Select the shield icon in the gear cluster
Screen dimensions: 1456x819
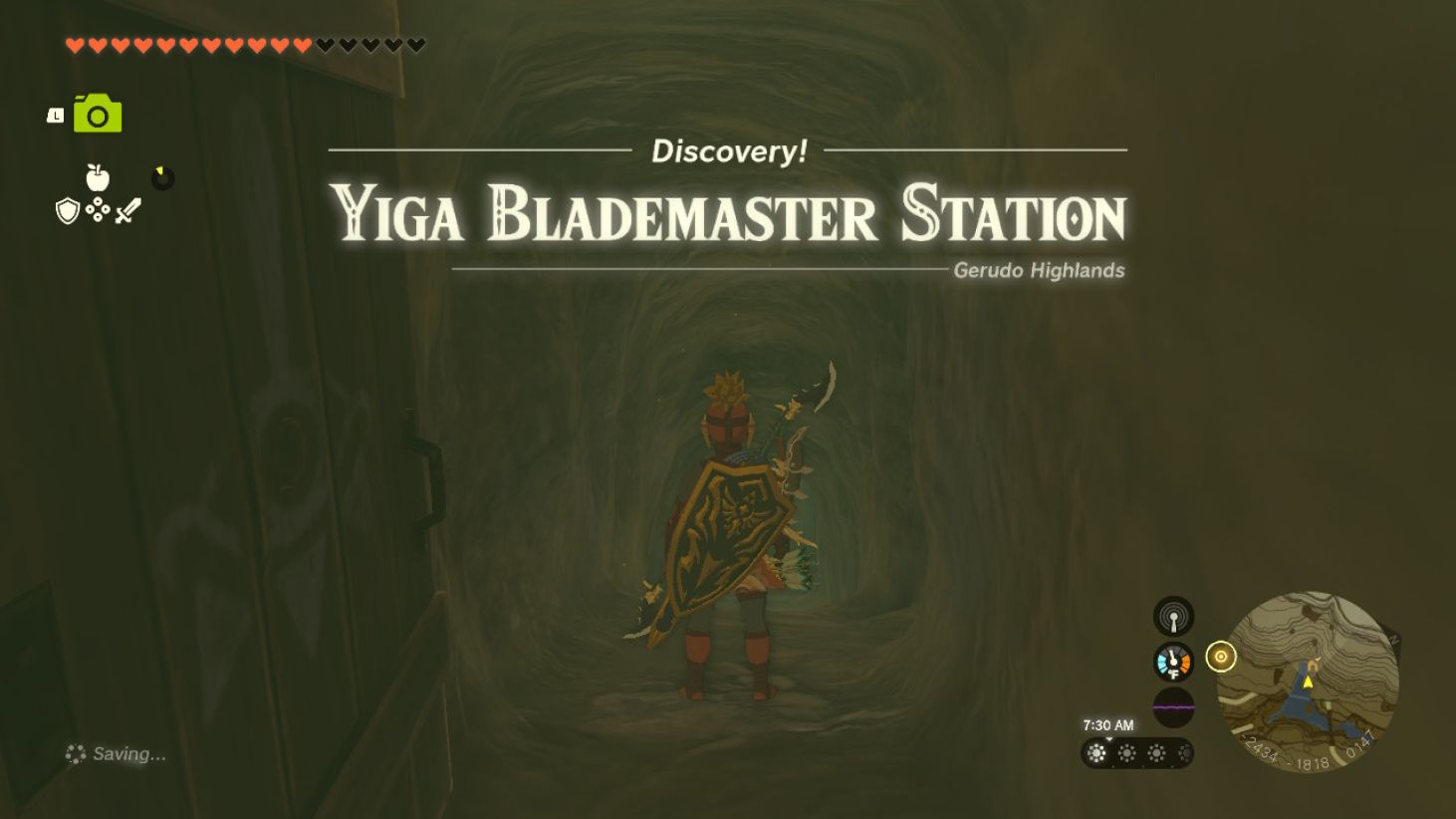[66, 211]
